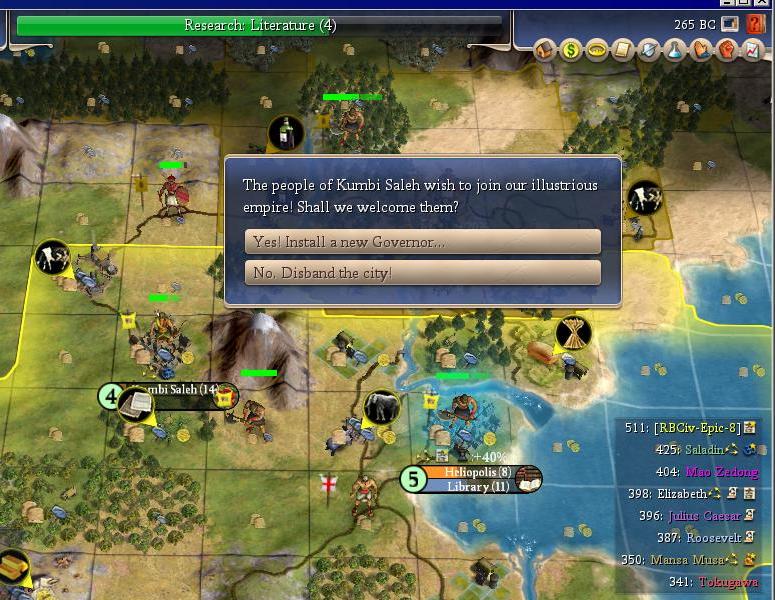This screenshot has width=775, height=600.
Task: Open the Technology Advisor flask icon
Action: [x=675, y=50]
